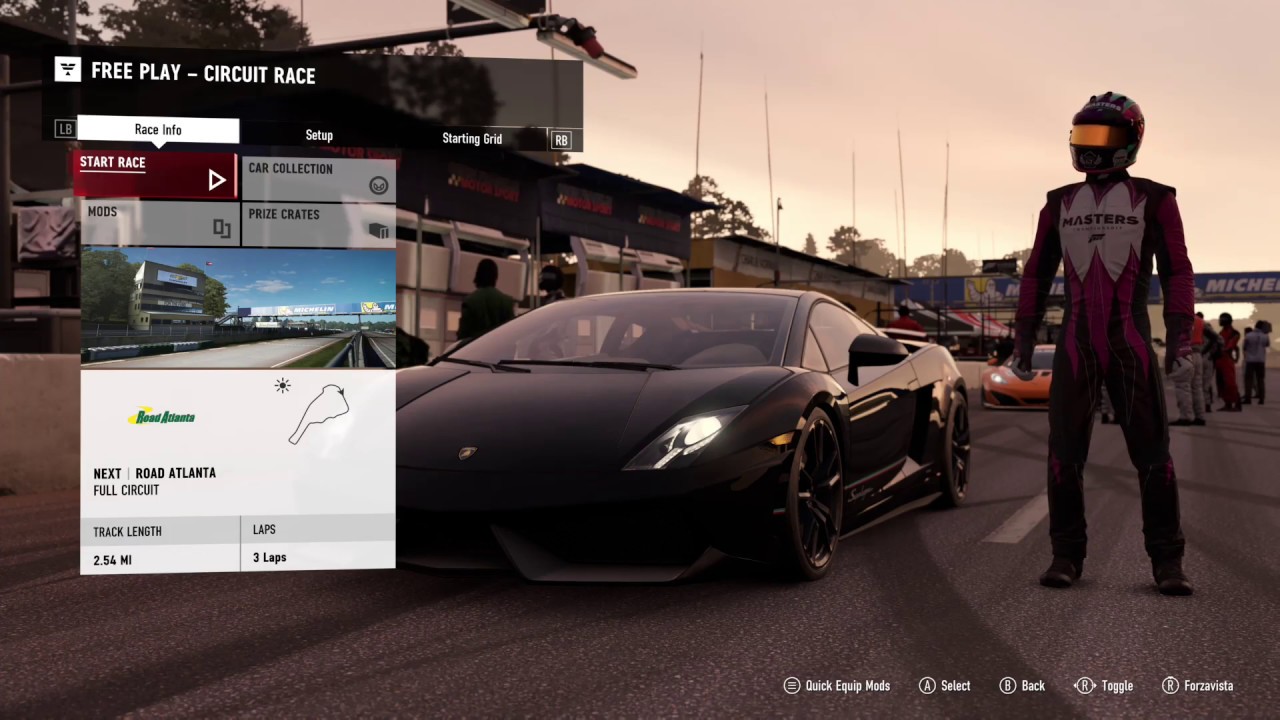The image size is (1280, 720).
Task: Open Prize Crates
Action: point(318,223)
